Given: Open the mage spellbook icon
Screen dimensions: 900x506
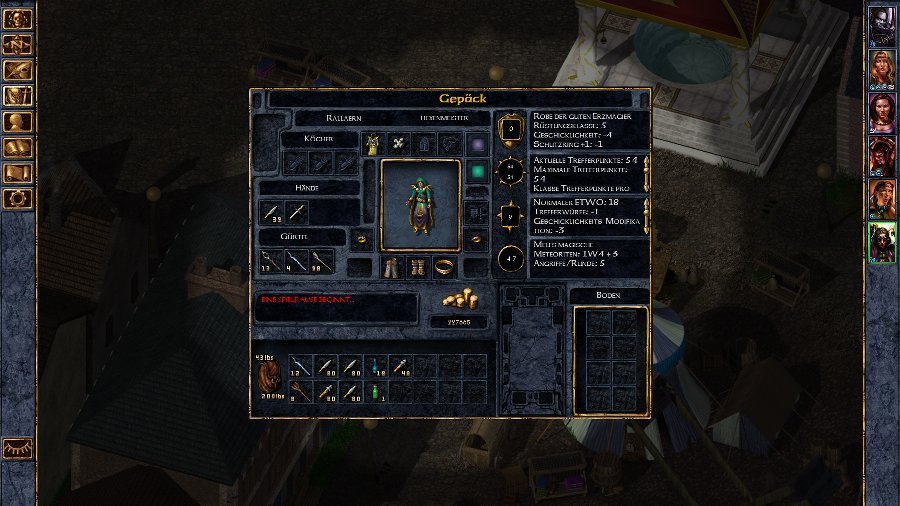Looking at the screenshot, I should (19, 148).
